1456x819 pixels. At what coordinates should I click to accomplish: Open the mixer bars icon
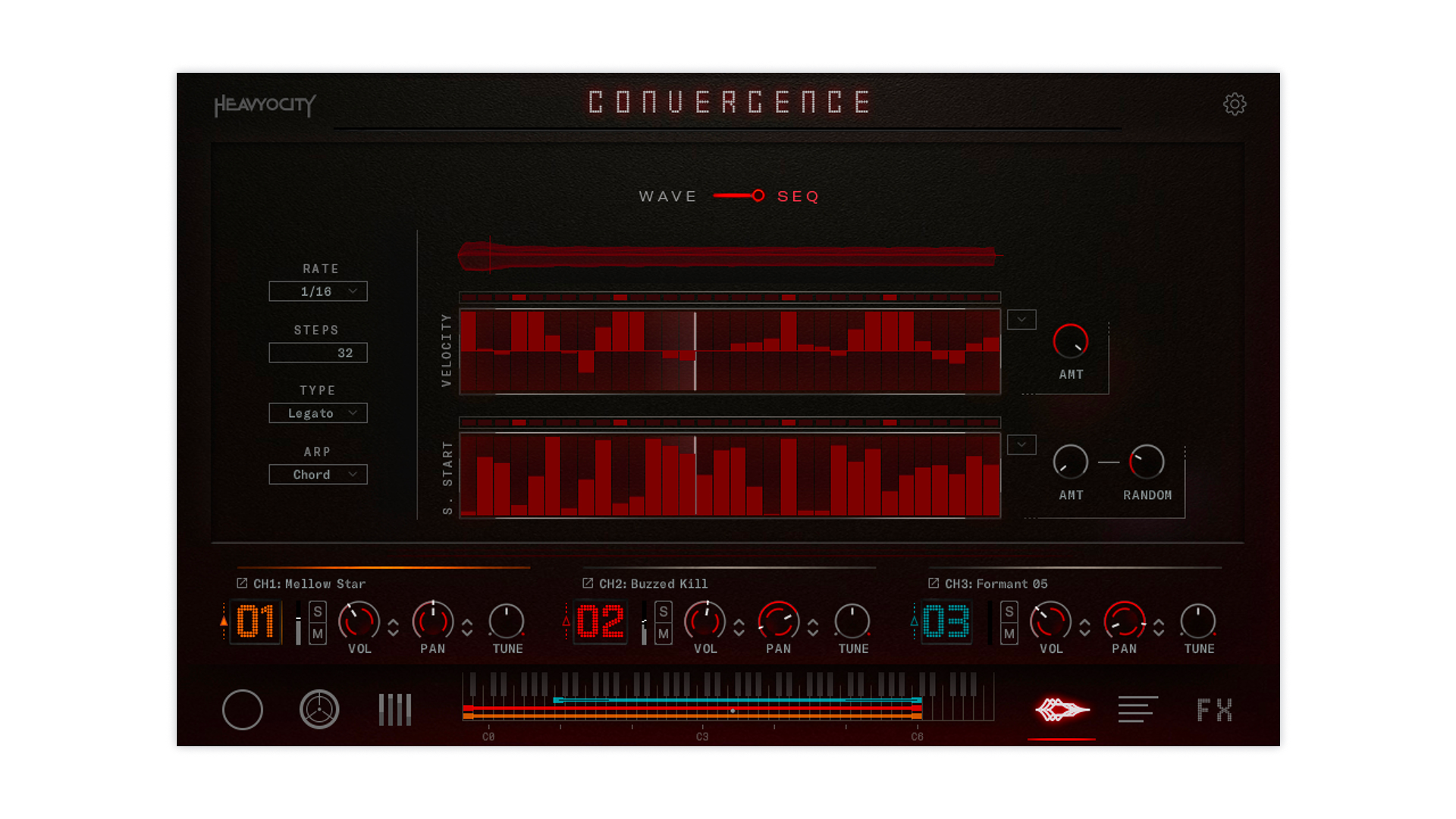[394, 710]
